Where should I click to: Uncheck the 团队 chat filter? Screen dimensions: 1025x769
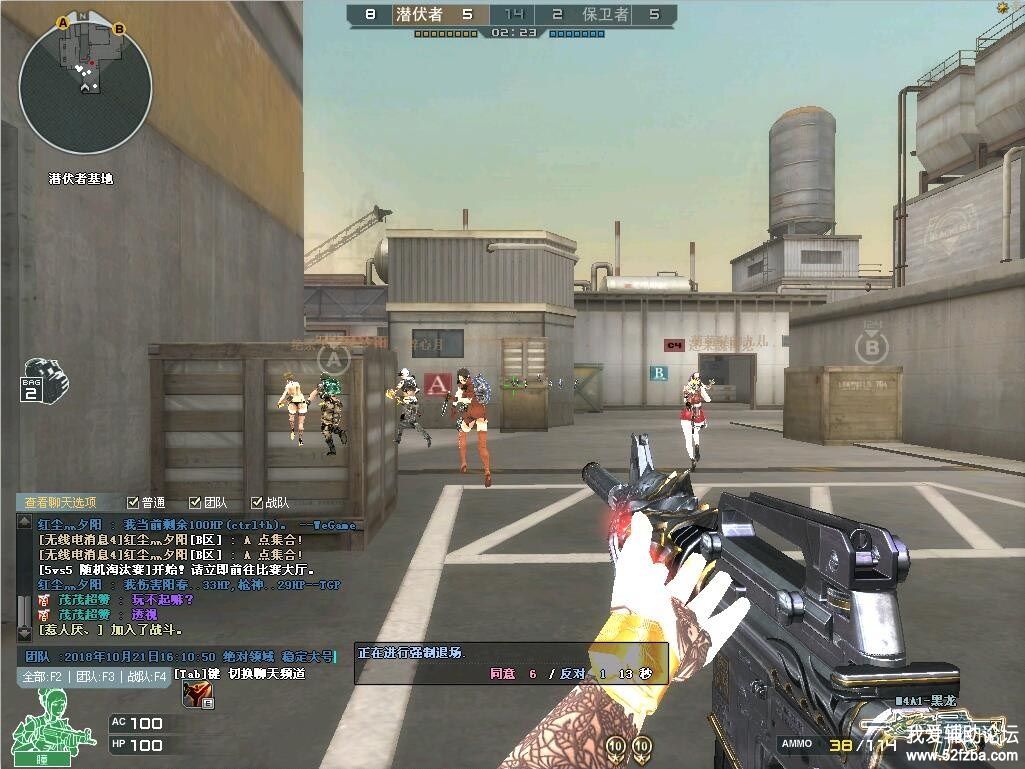coord(194,502)
